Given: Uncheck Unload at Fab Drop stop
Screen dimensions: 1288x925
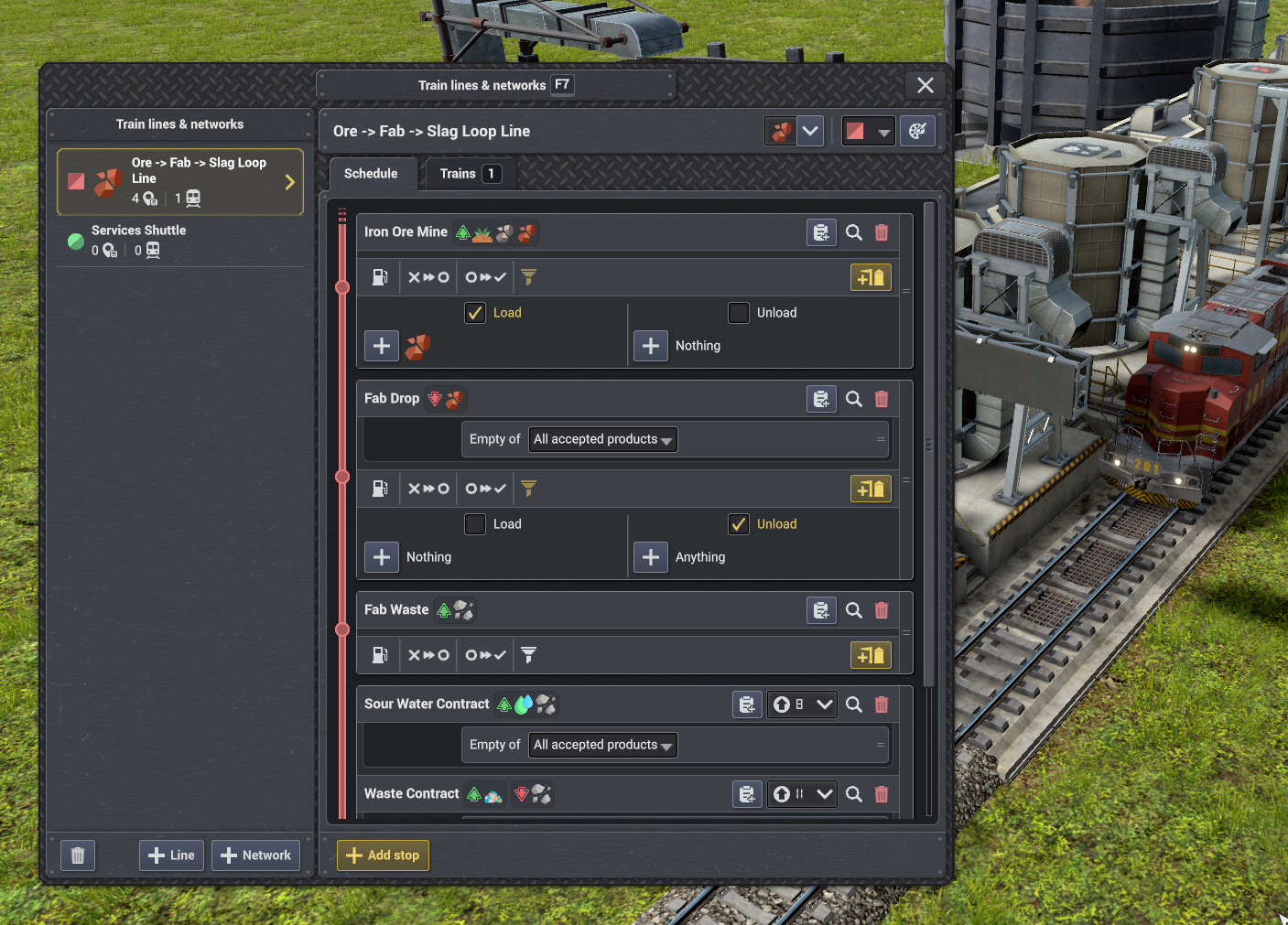Looking at the screenshot, I should pos(739,524).
